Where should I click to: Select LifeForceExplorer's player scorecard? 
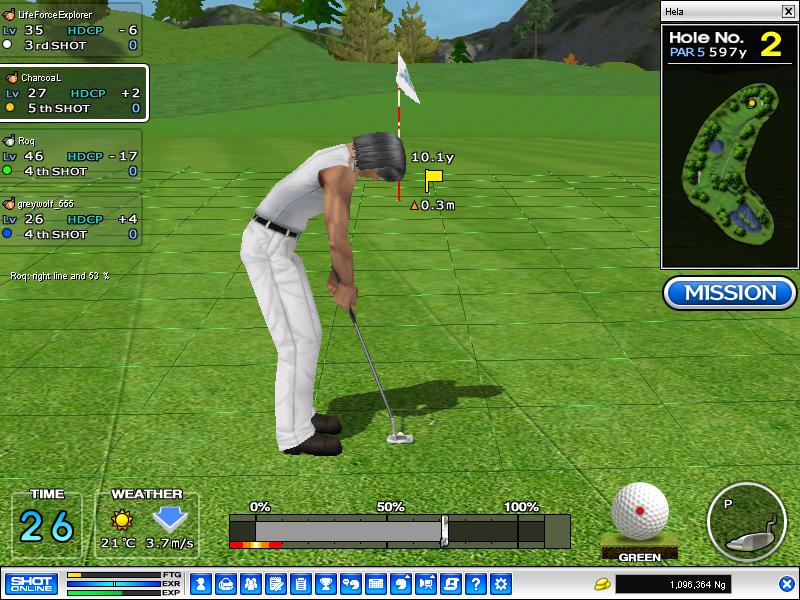click(71, 30)
